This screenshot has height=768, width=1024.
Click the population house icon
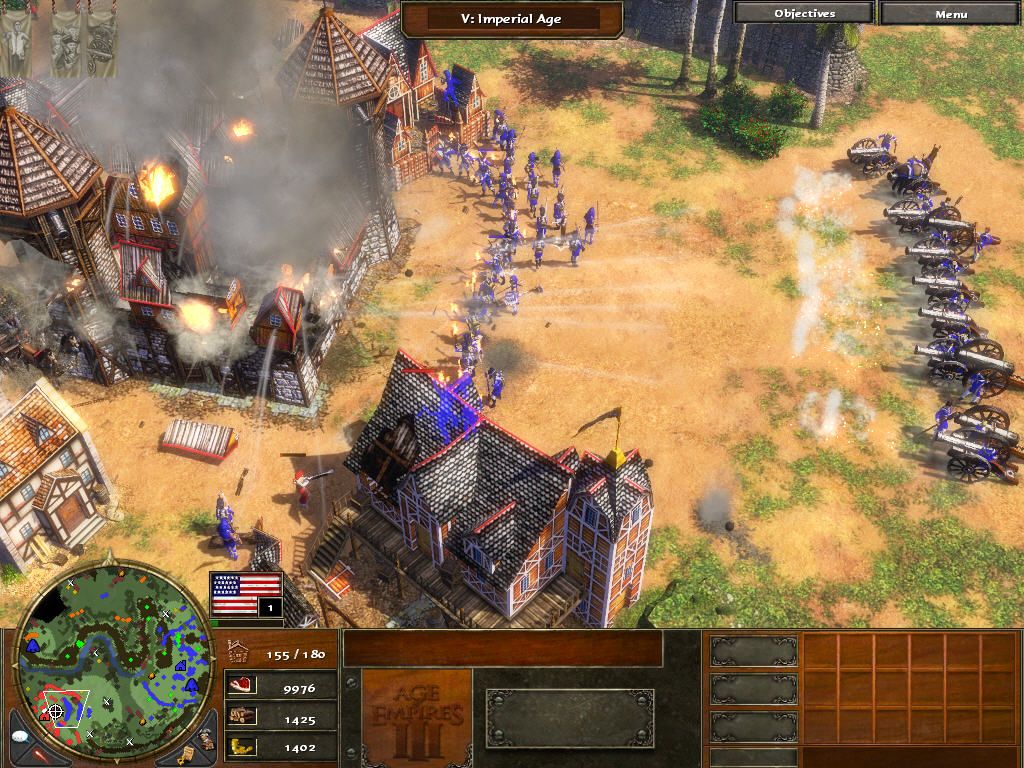238,652
